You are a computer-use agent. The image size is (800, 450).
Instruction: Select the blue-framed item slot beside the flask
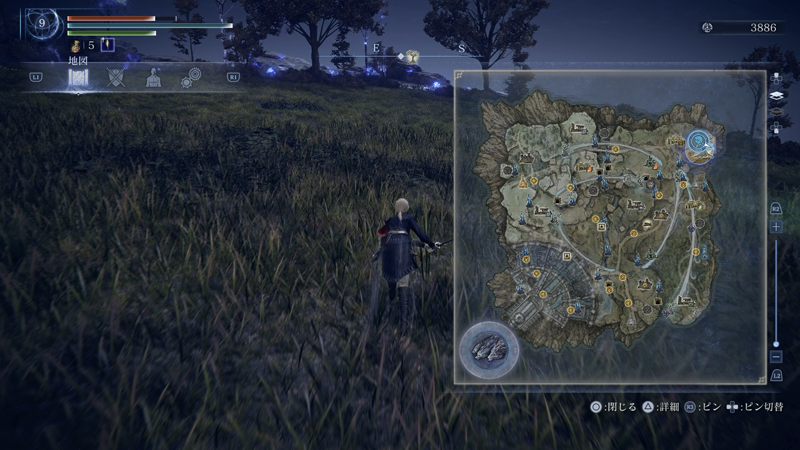click(x=108, y=45)
